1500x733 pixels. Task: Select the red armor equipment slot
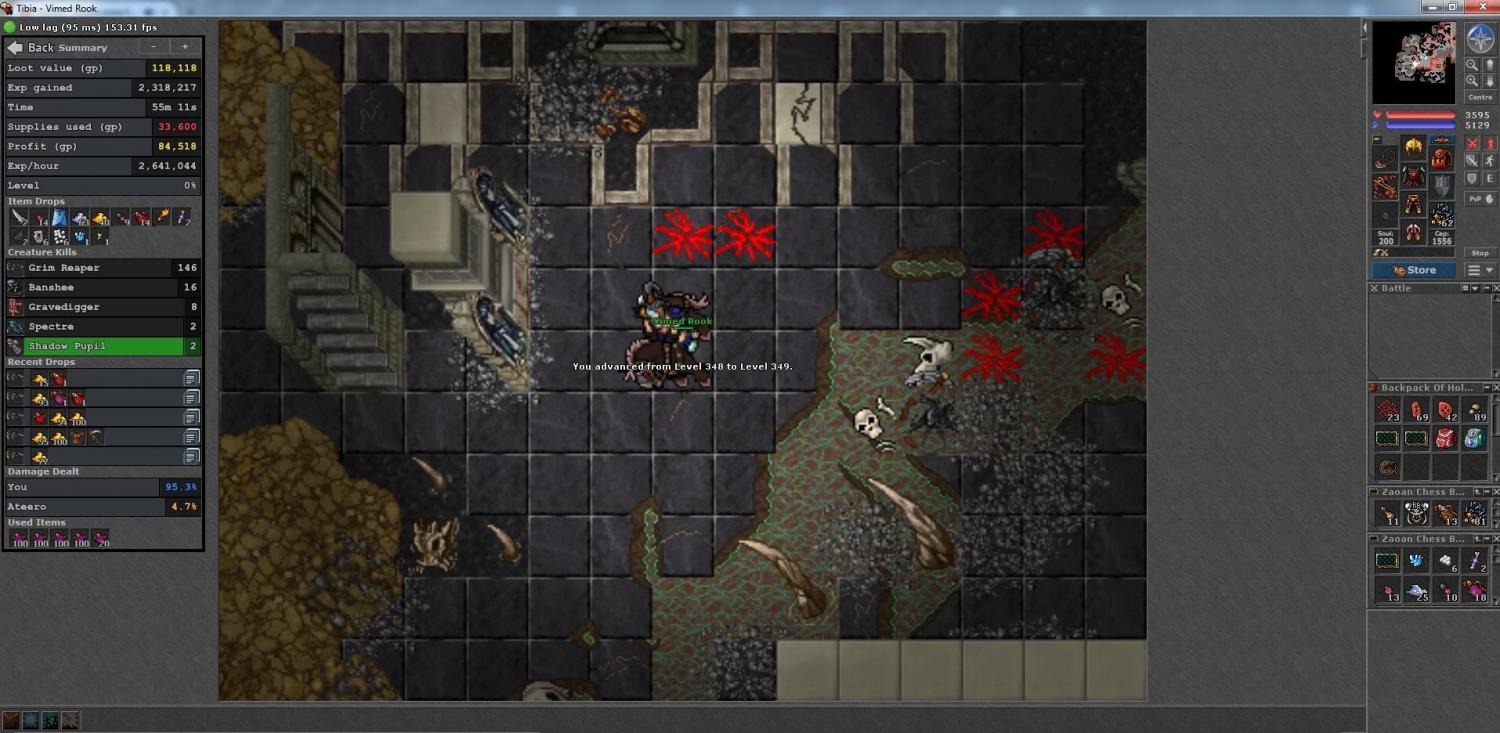(x=1413, y=177)
